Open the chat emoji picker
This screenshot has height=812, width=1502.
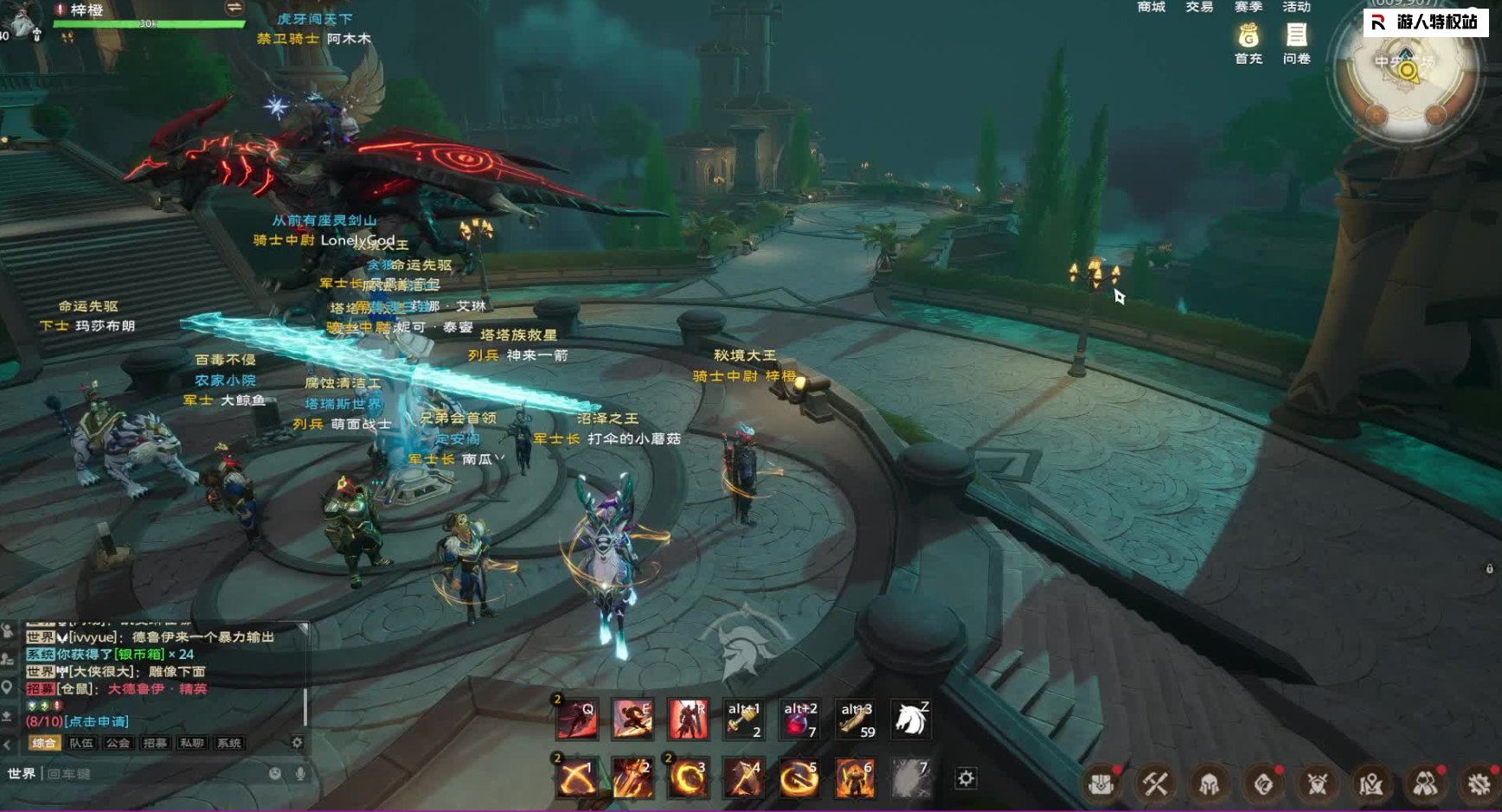pyautogui.click(x=275, y=773)
